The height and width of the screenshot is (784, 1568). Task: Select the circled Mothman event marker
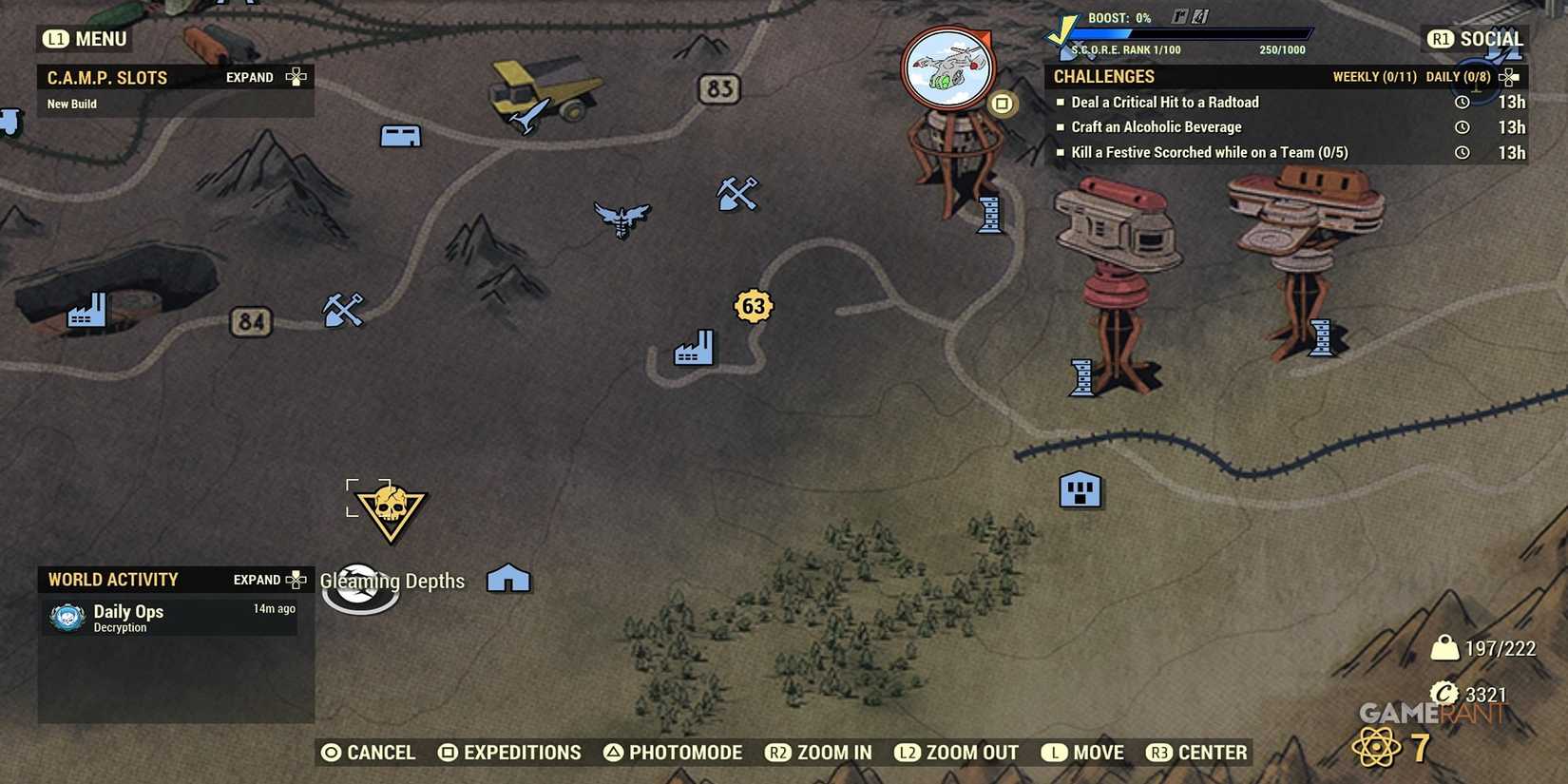click(947, 65)
